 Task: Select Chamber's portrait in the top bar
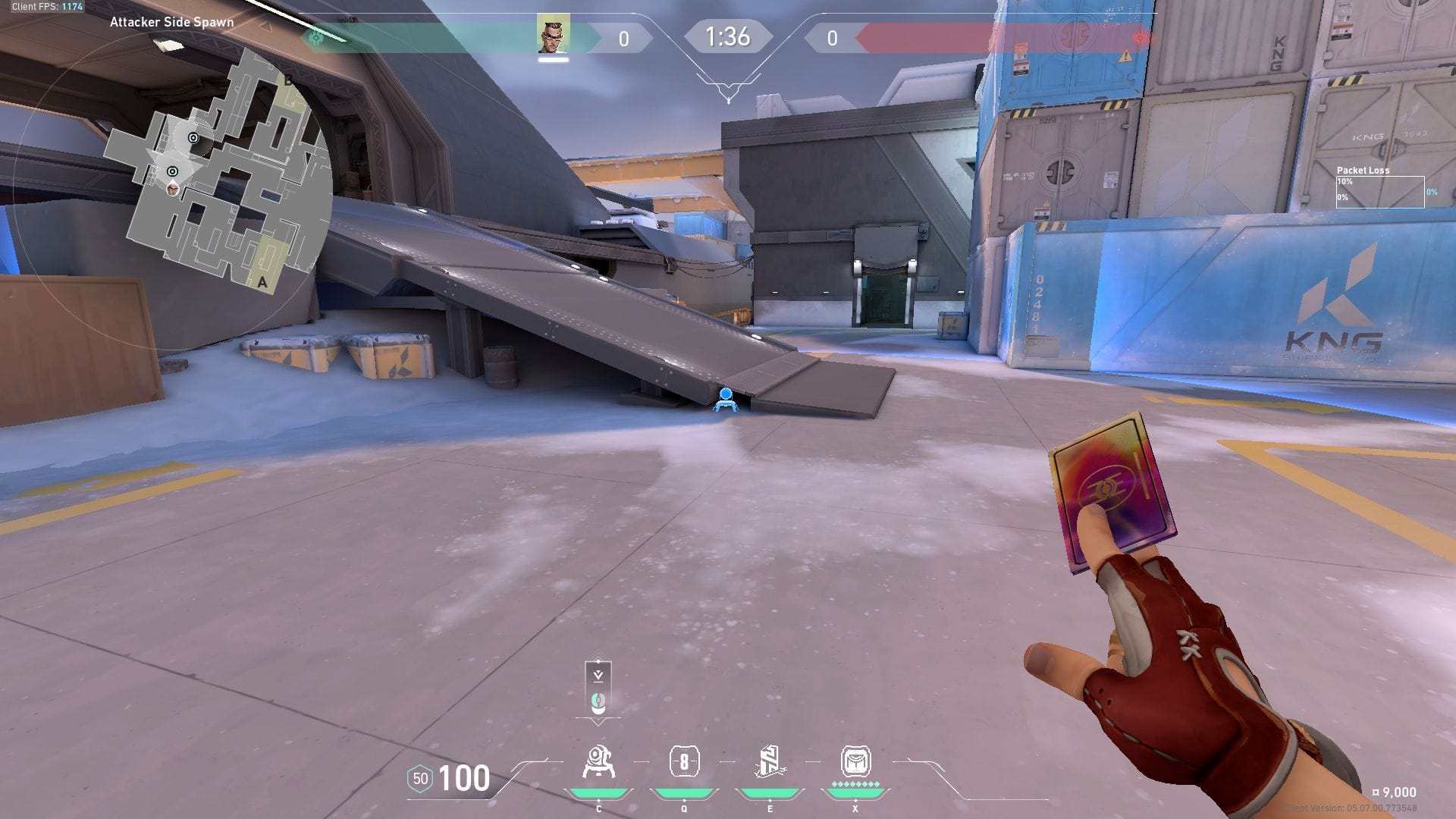tap(554, 34)
